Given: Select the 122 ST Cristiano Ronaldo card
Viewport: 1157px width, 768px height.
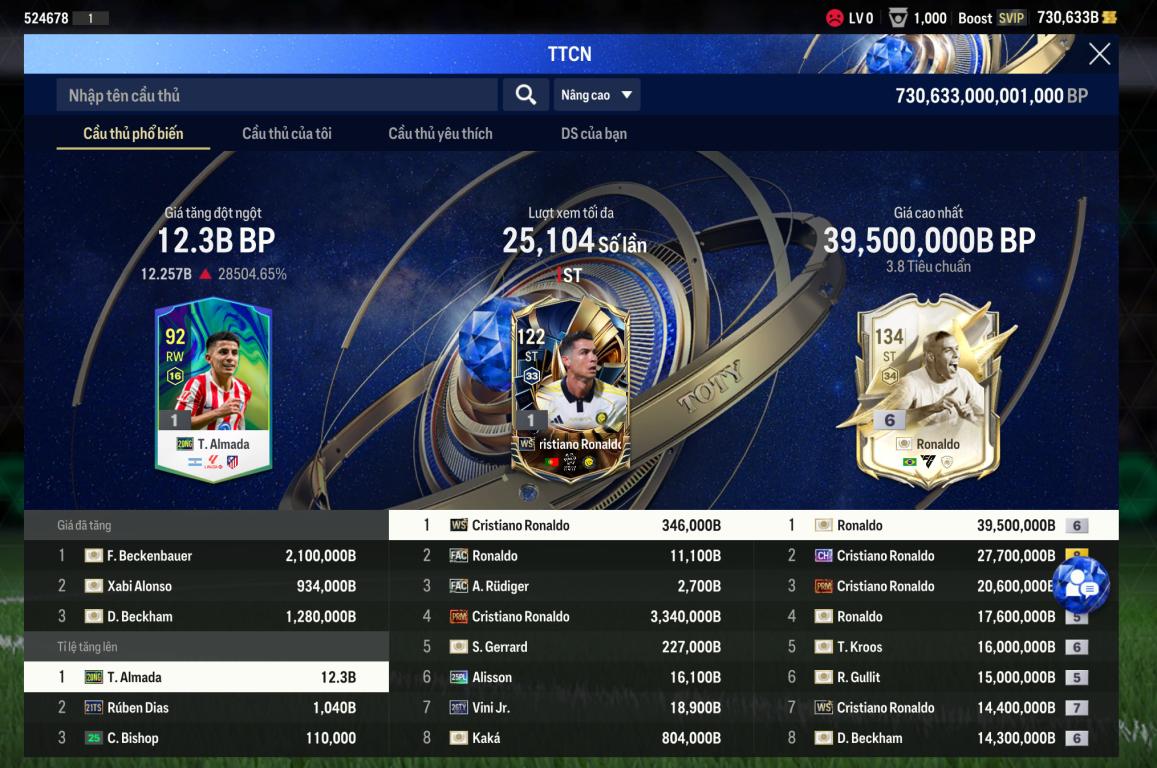Looking at the screenshot, I should click(x=570, y=385).
